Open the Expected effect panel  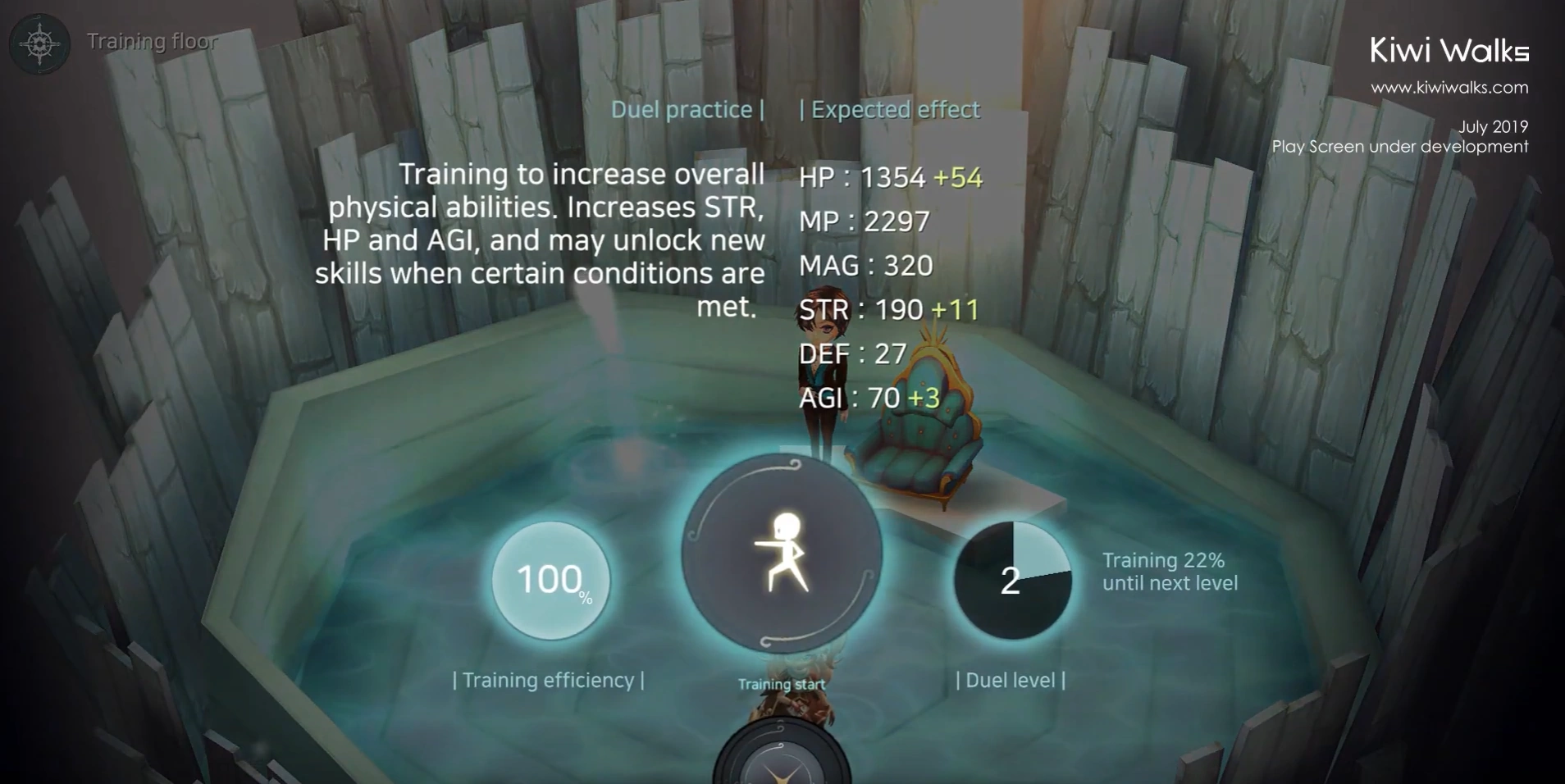point(890,109)
